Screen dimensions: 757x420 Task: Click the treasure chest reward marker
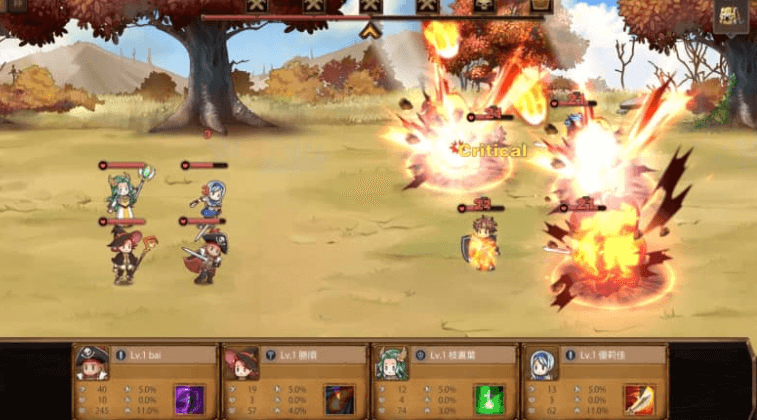pyautogui.click(x=540, y=5)
